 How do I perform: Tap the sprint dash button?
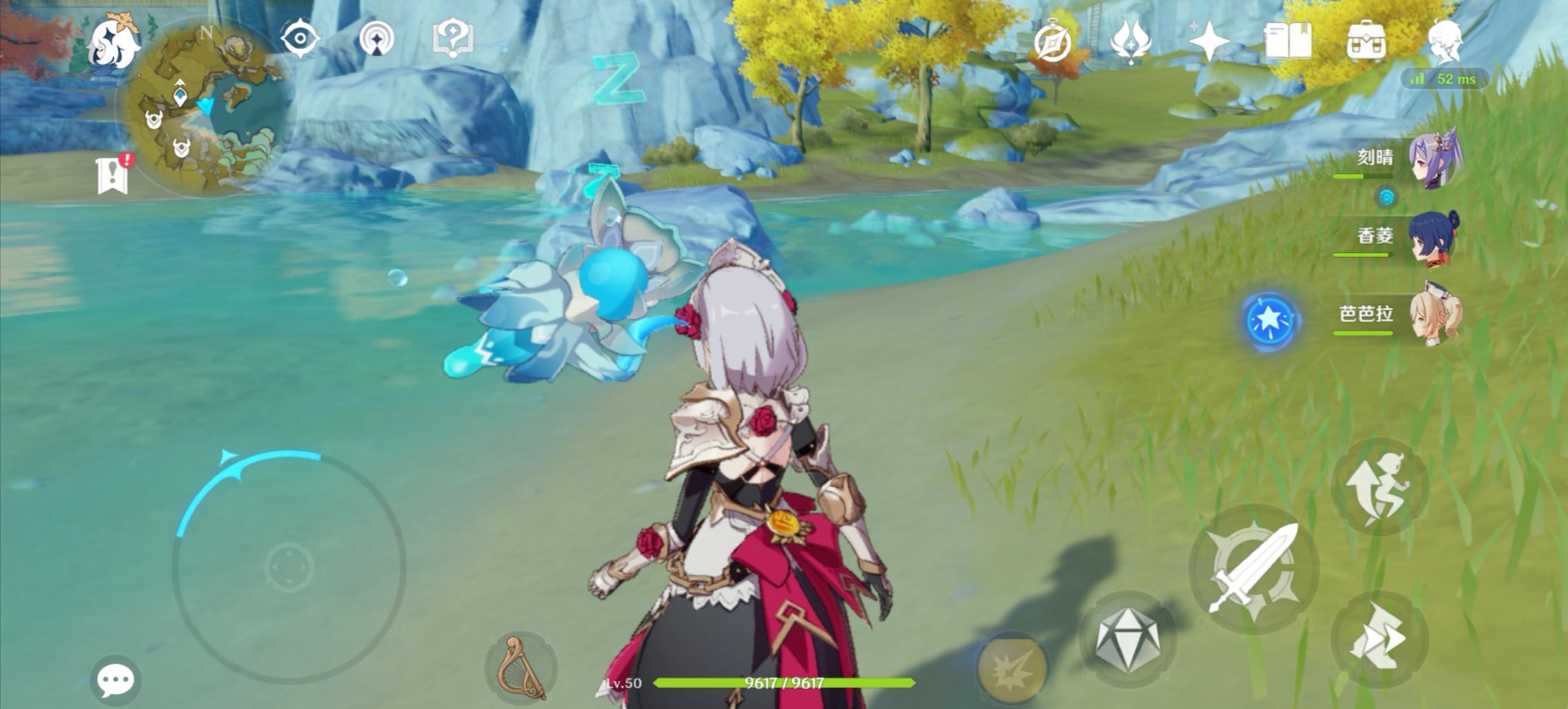click(1379, 637)
